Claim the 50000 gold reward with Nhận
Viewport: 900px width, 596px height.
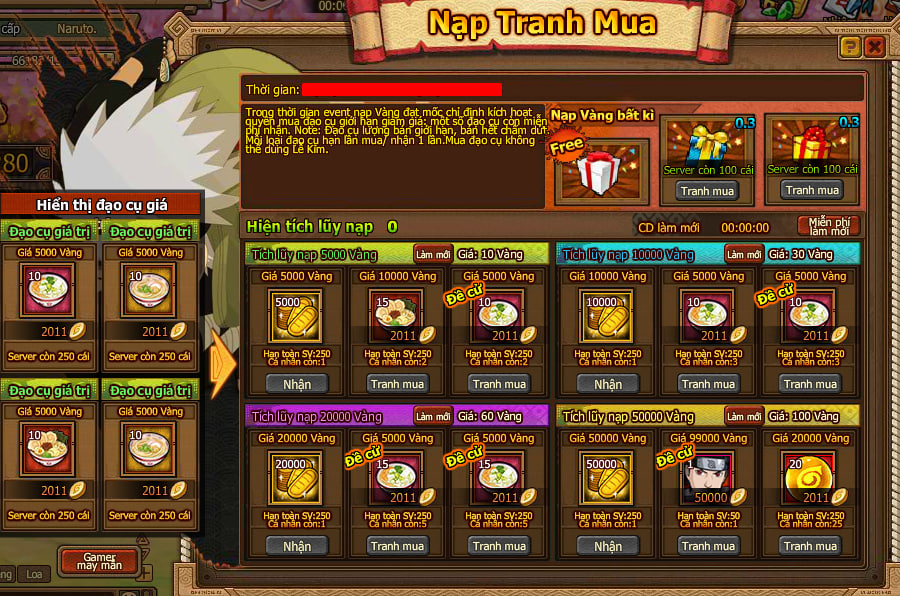point(607,546)
